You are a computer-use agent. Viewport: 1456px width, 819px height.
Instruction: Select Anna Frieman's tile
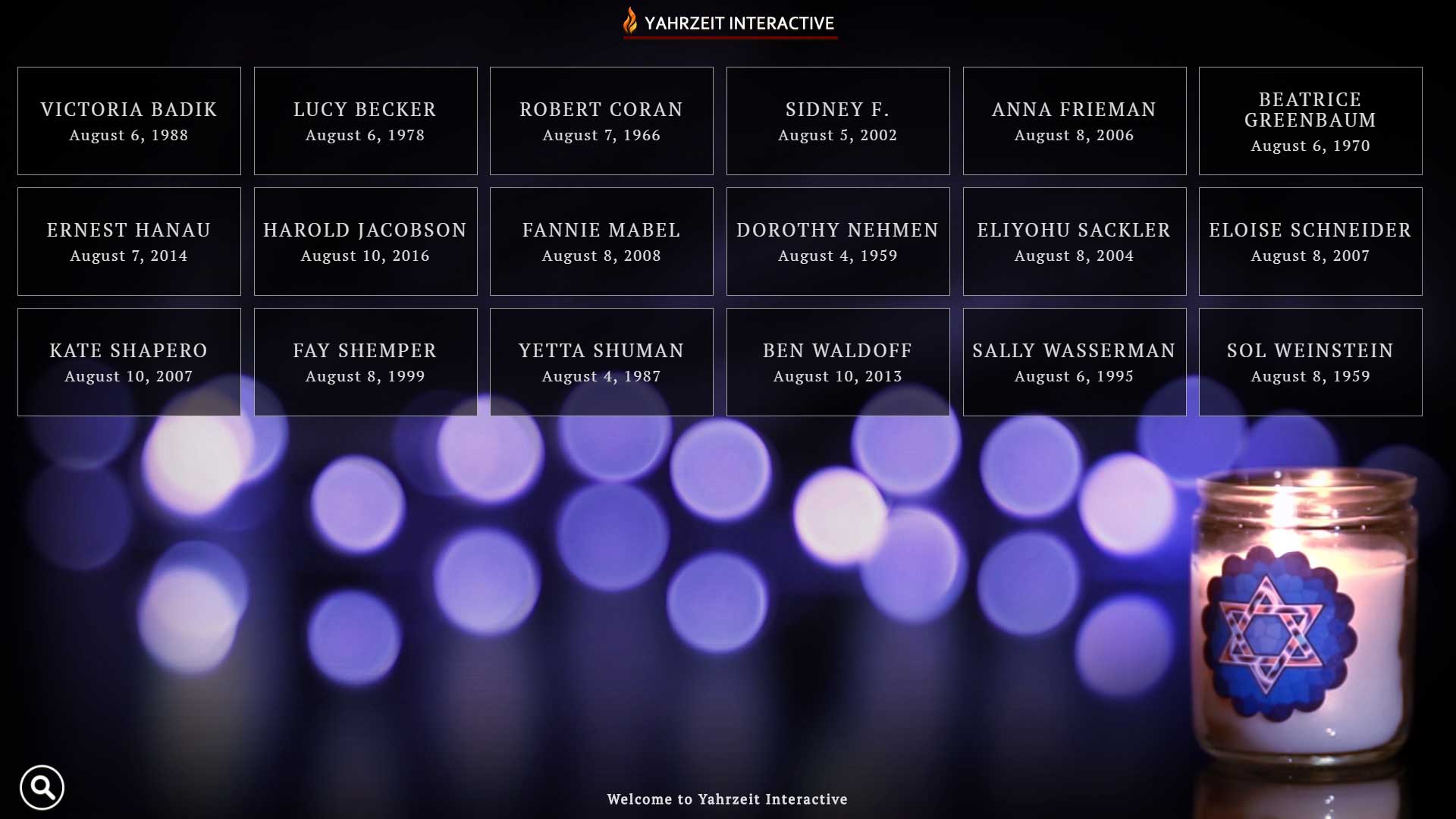tap(1075, 121)
